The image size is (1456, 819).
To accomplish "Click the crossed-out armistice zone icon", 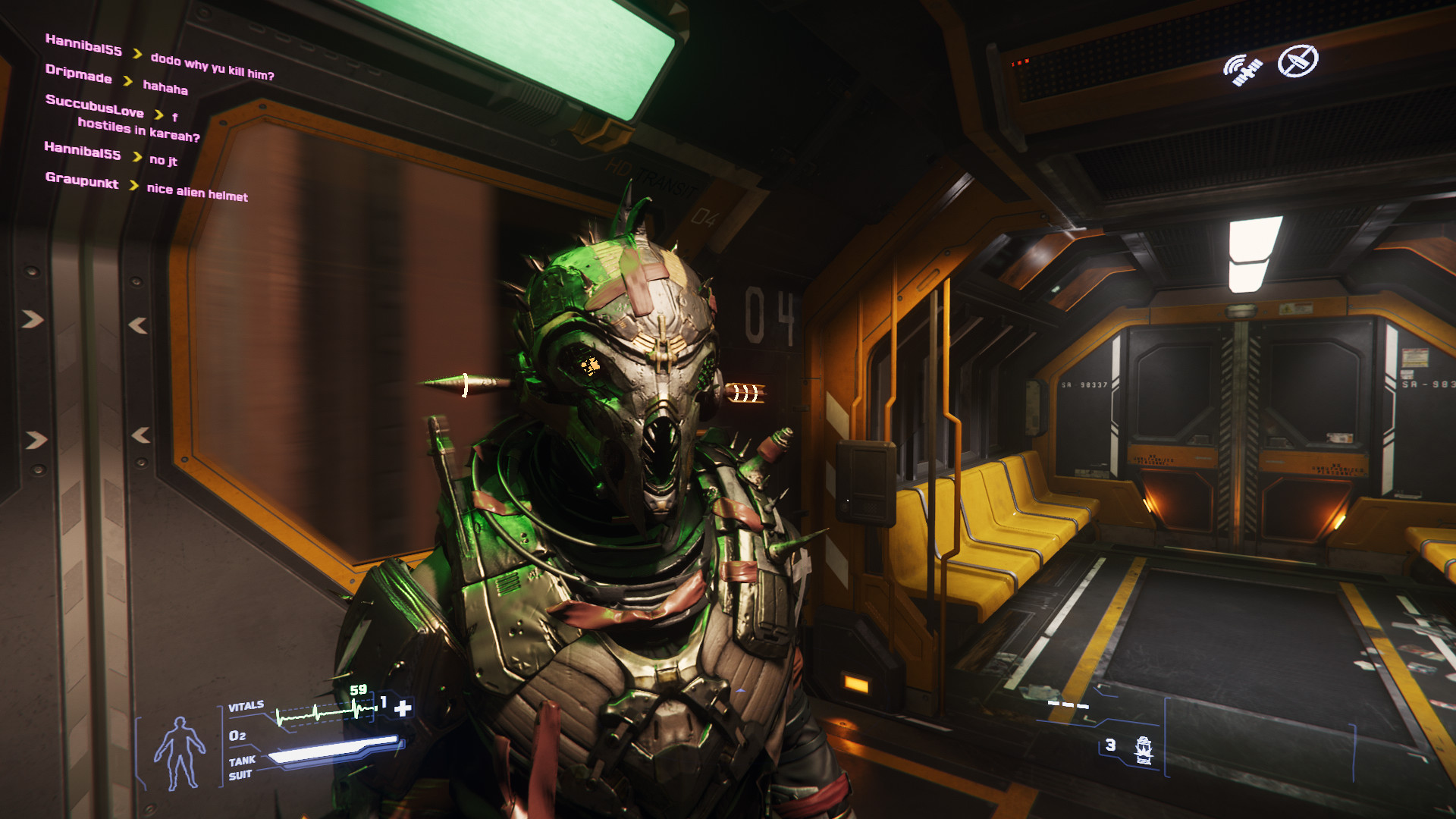I will (1298, 61).
